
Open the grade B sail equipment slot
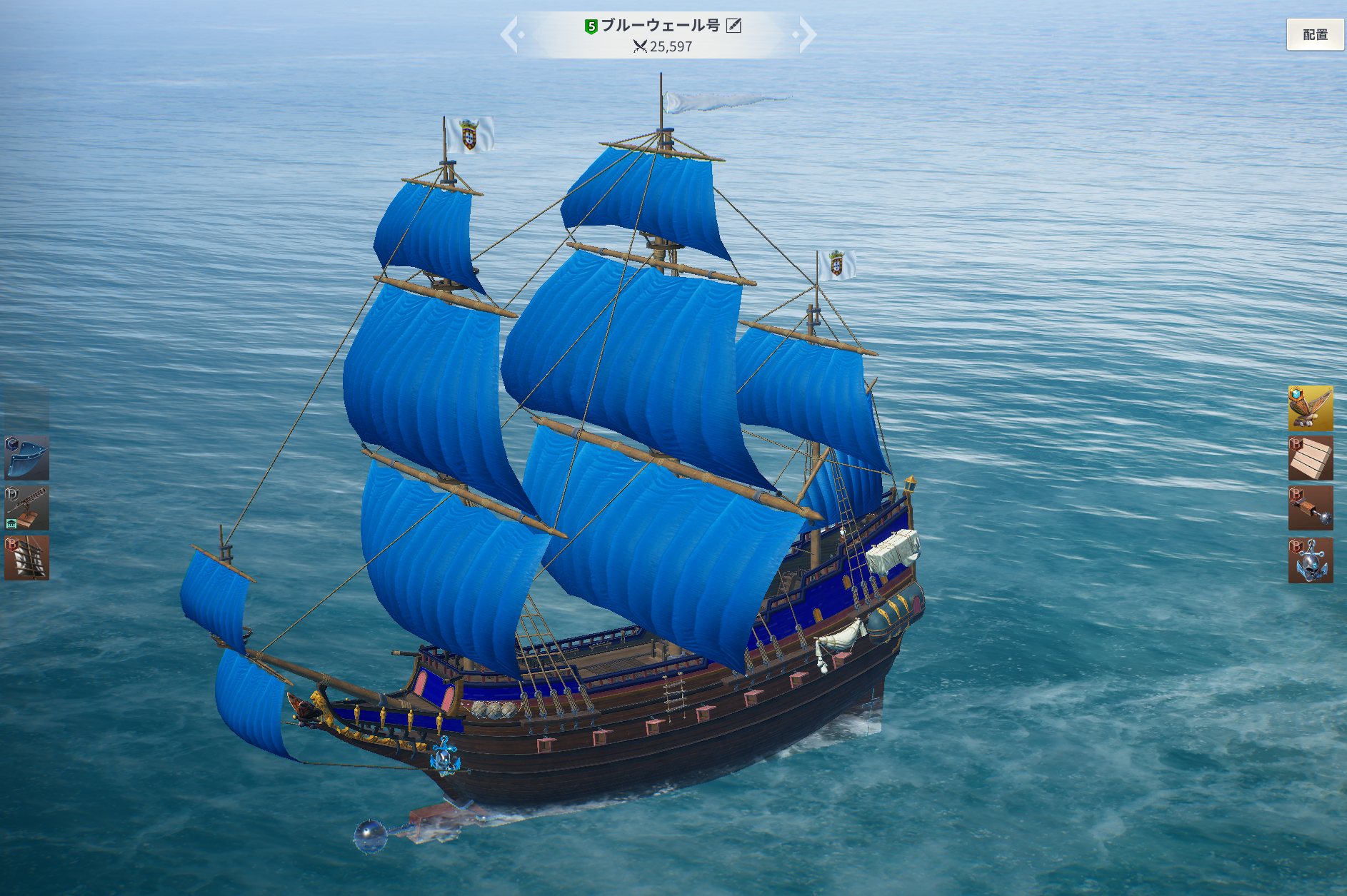[x=27, y=558]
